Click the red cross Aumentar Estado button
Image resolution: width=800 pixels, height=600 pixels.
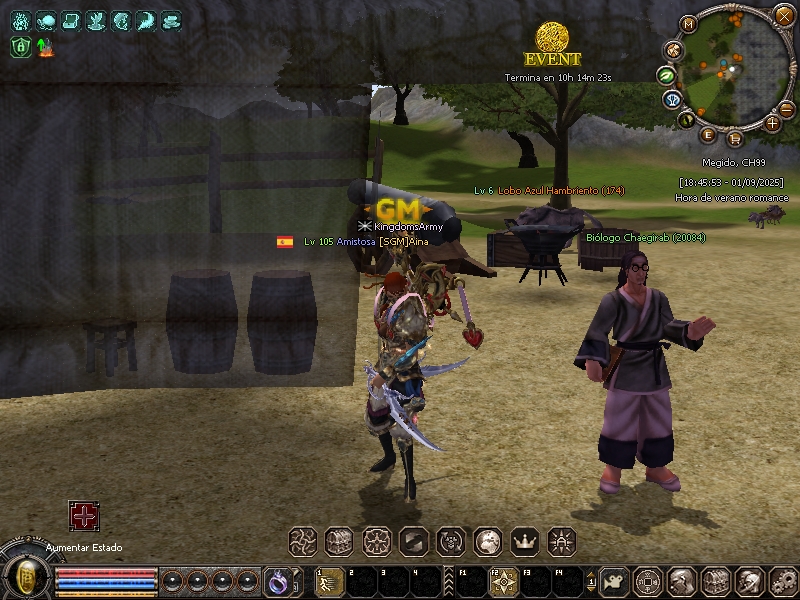pyautogui.click(x=83, y=516)
